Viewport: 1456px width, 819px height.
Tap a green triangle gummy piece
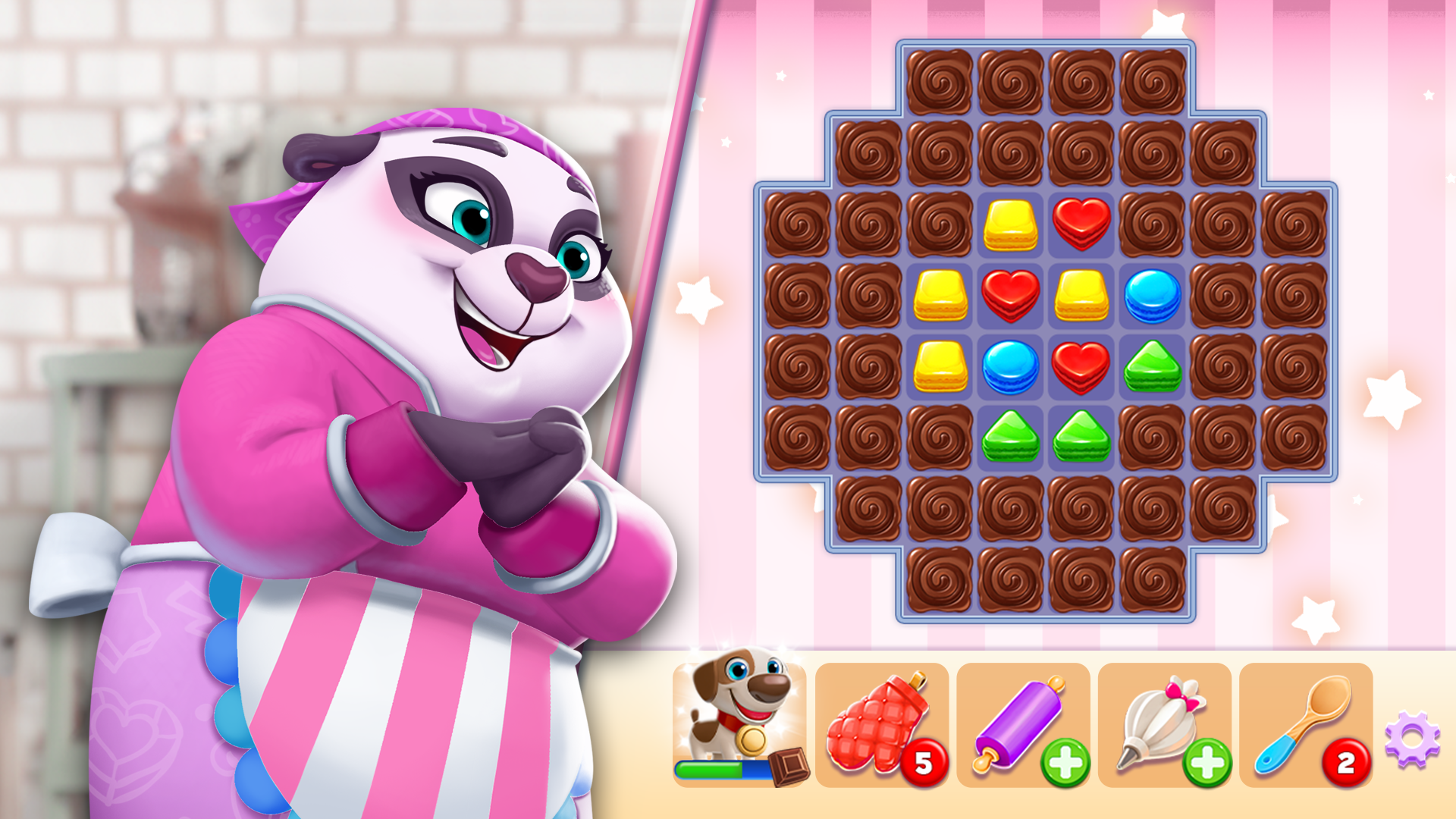click(1009, 436)
